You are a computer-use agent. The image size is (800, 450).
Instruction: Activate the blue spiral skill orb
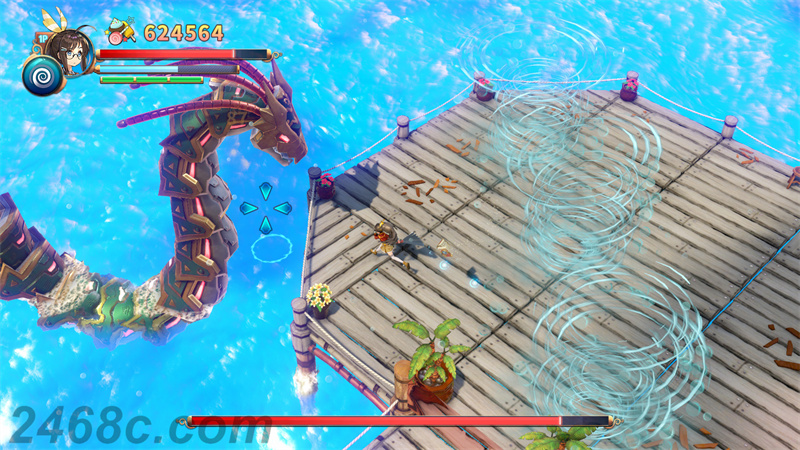click(x=42, y=75)
